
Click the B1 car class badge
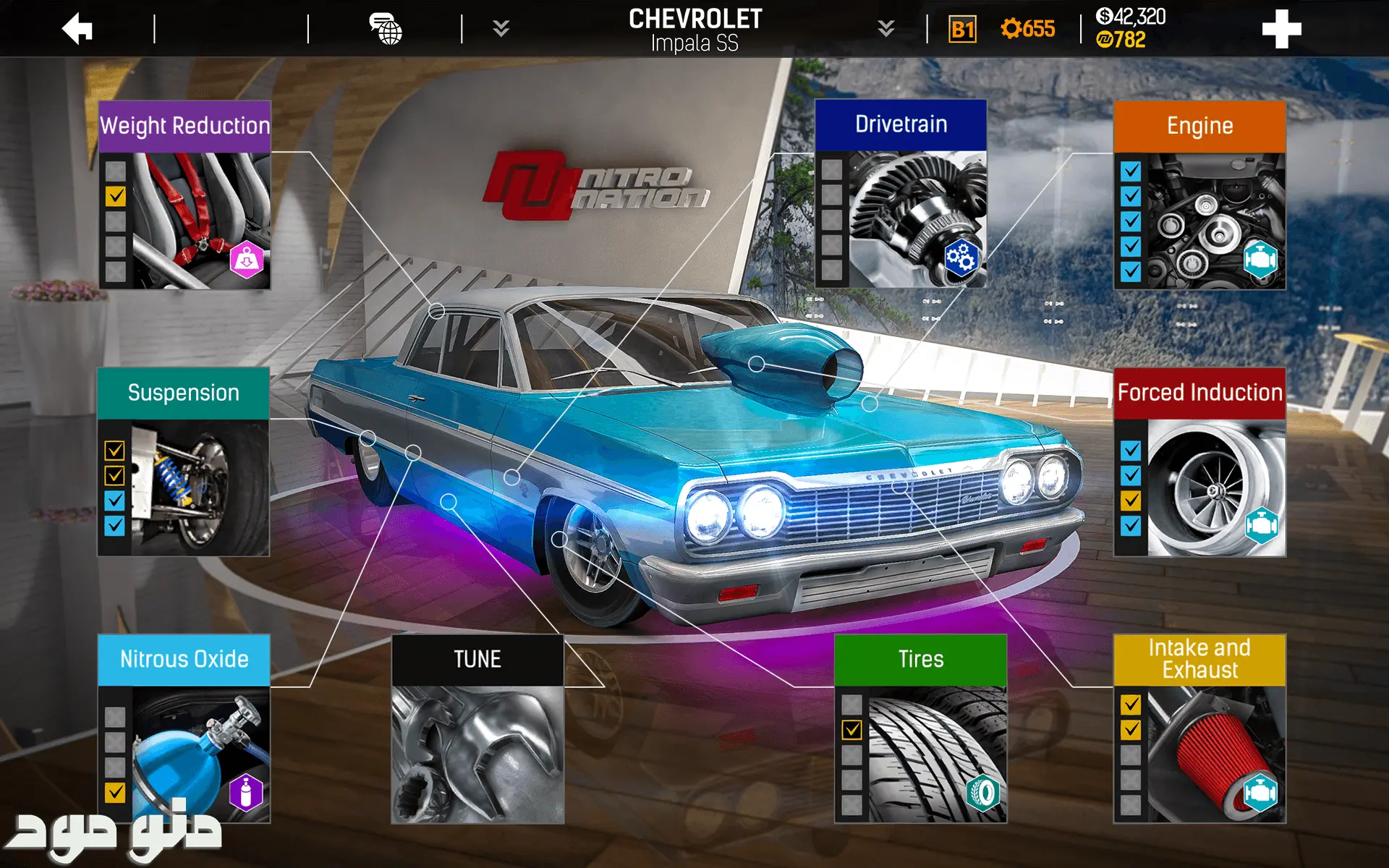(x=962, y=30)
